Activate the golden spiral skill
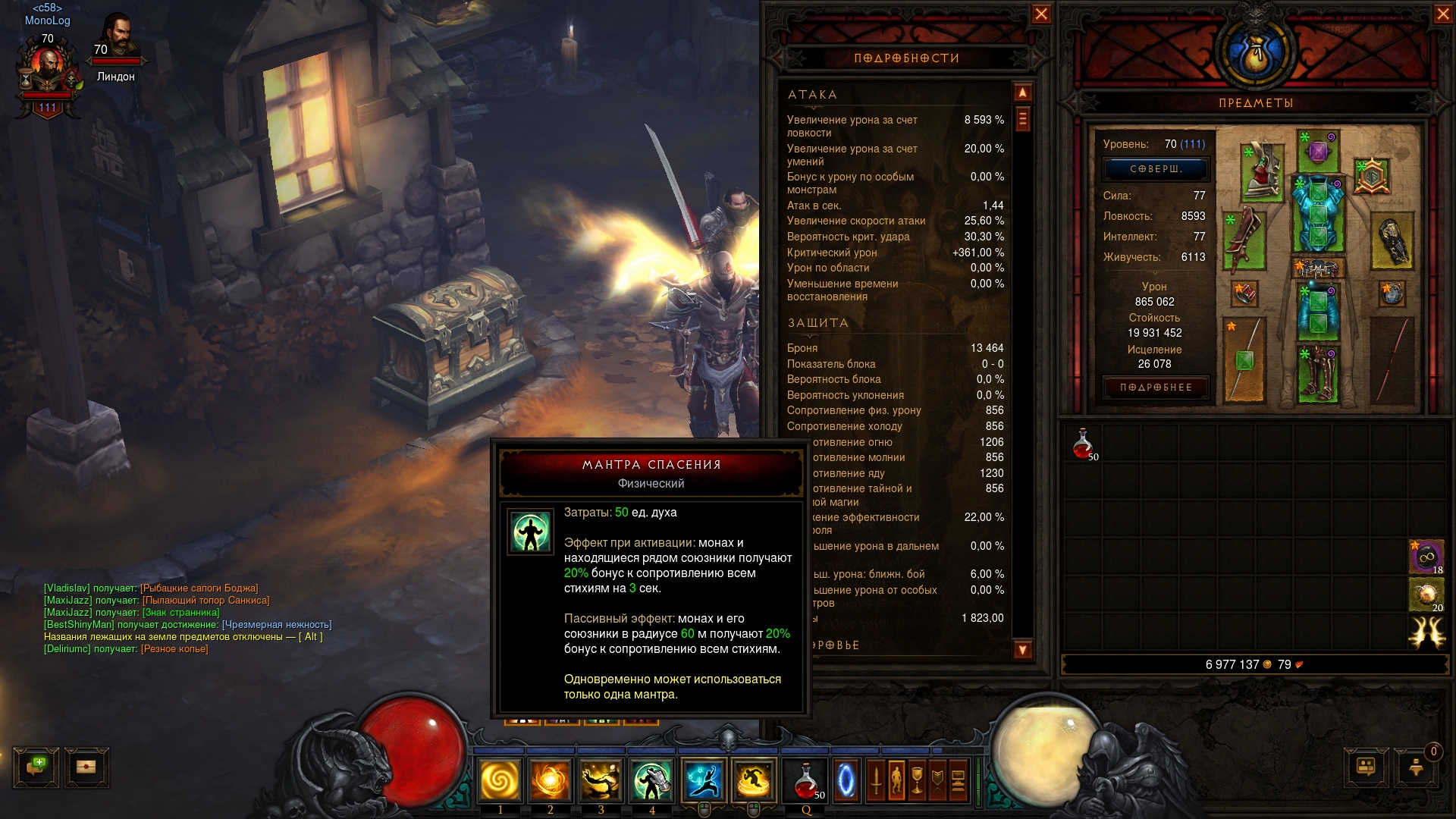1456x819 pixels. click(x=500, y=780)
